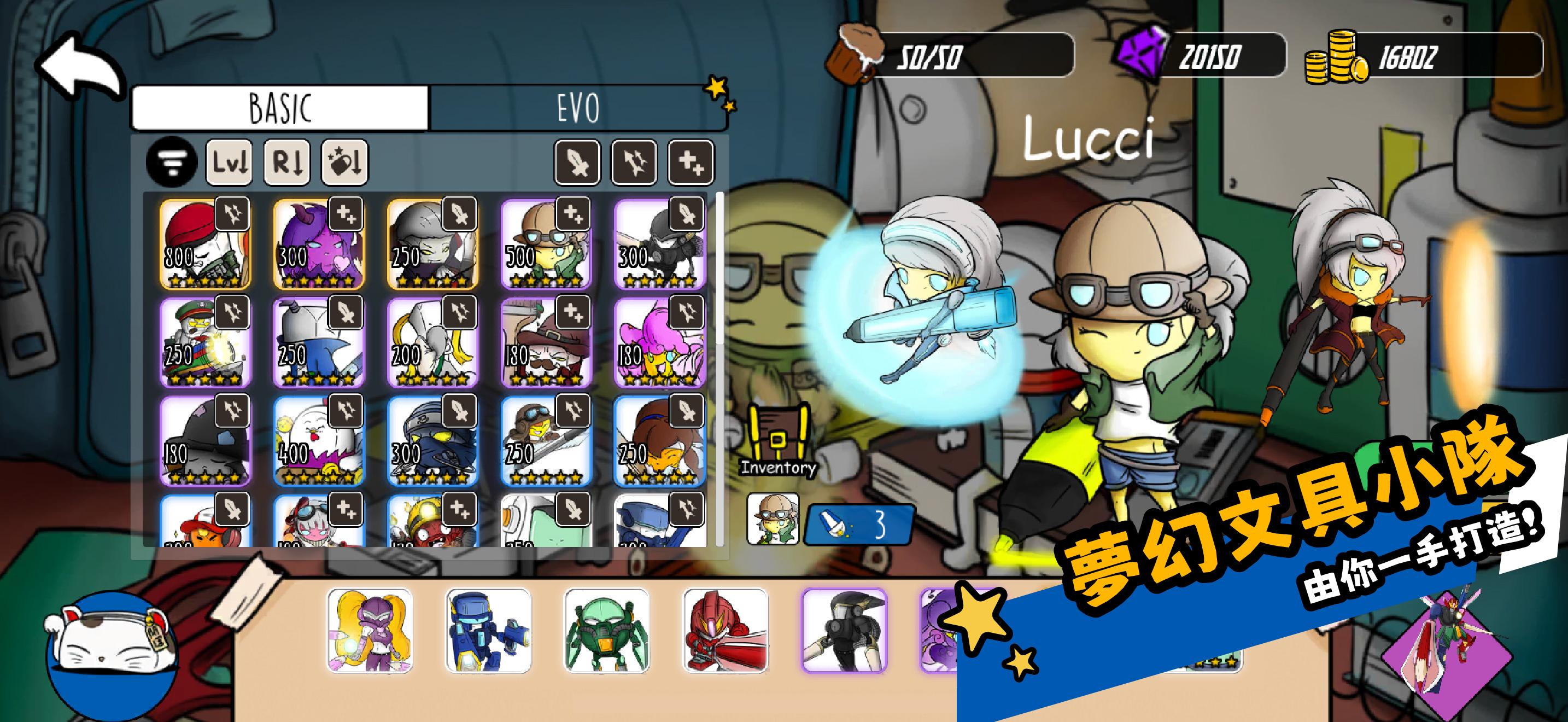
Task: Filter by sparkle plus support class icon
Action: 691,162
